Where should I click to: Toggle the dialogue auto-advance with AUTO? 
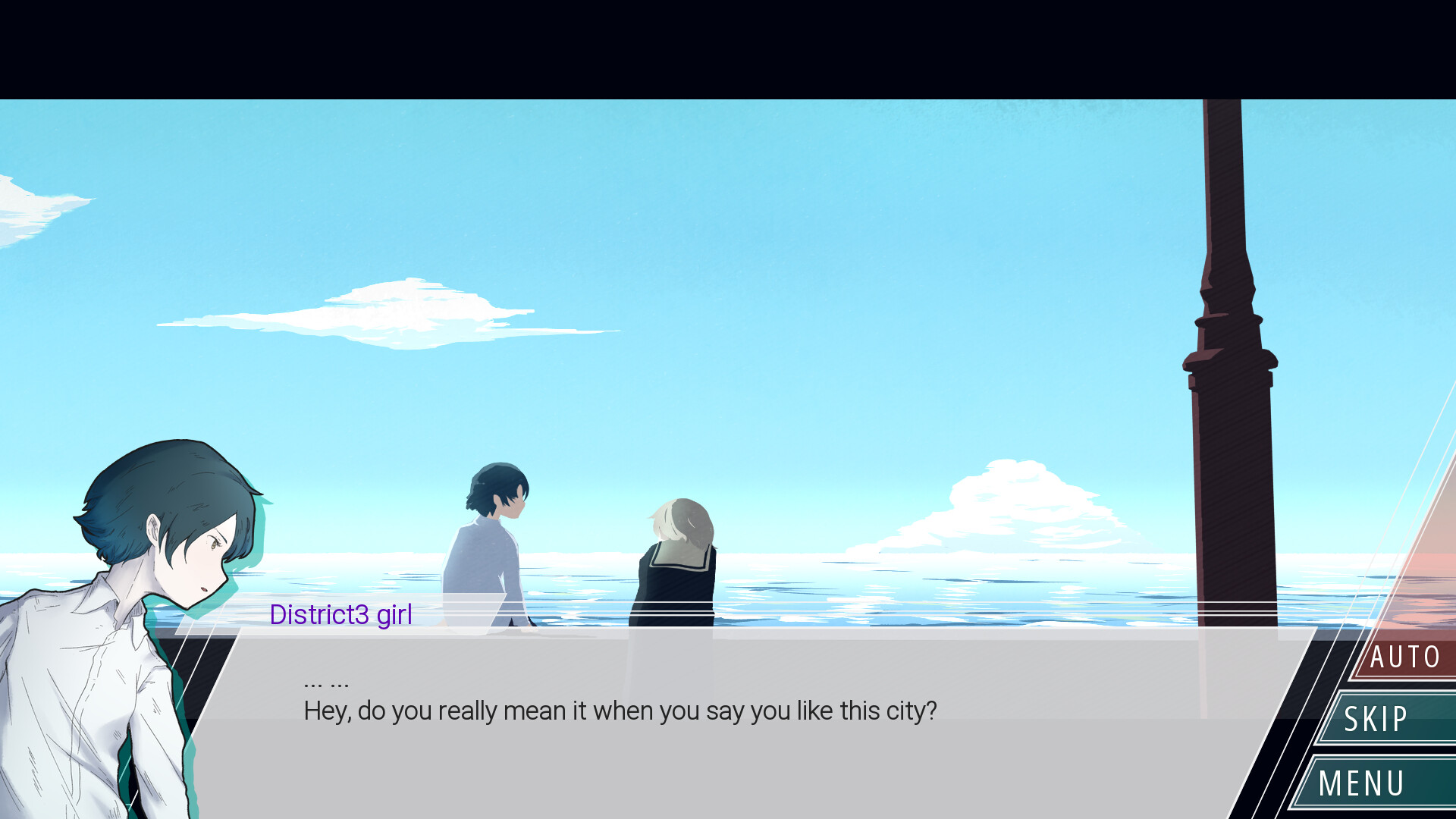(1404, 655)
